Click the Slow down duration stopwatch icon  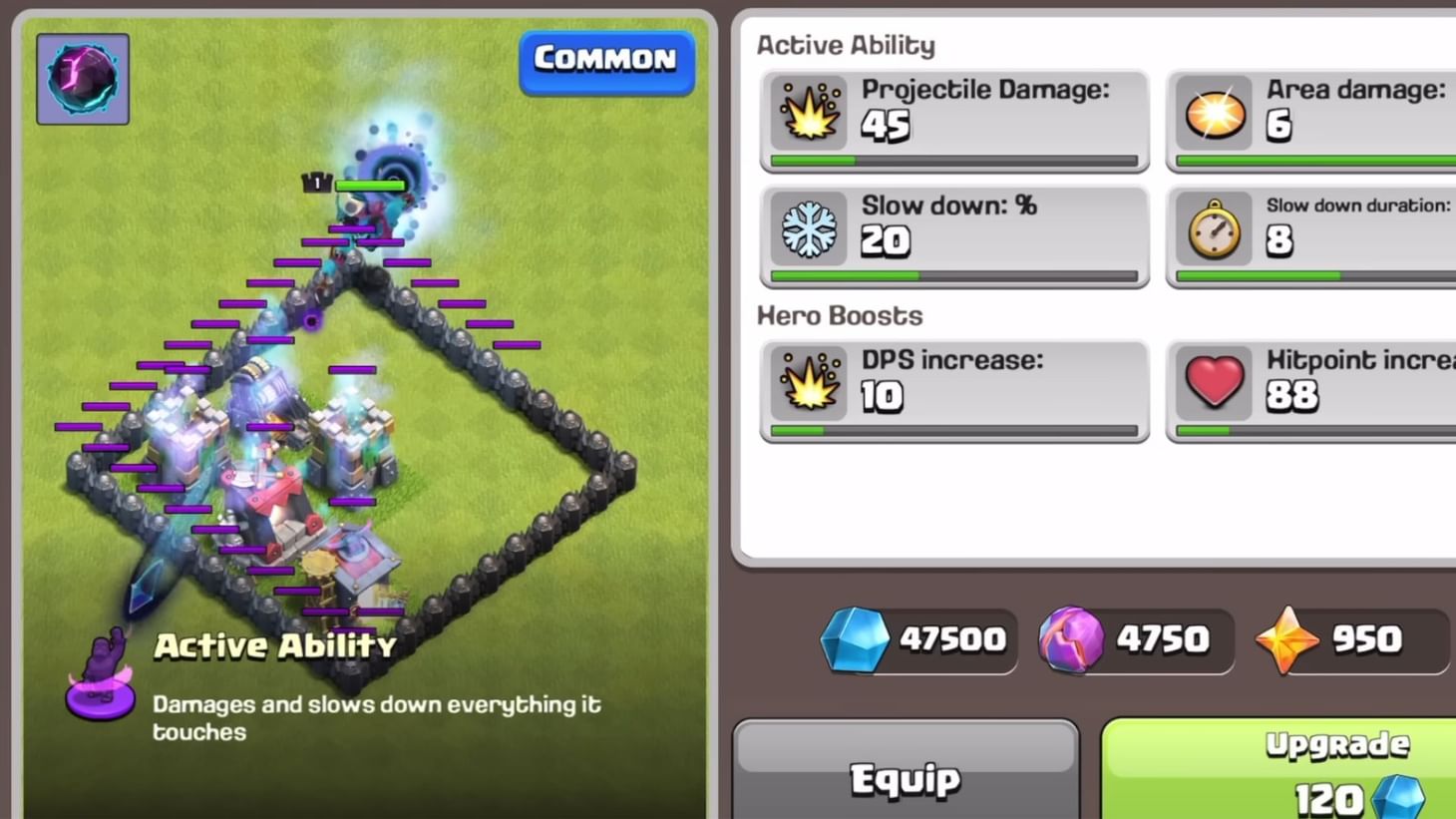tap(1214, 228)
